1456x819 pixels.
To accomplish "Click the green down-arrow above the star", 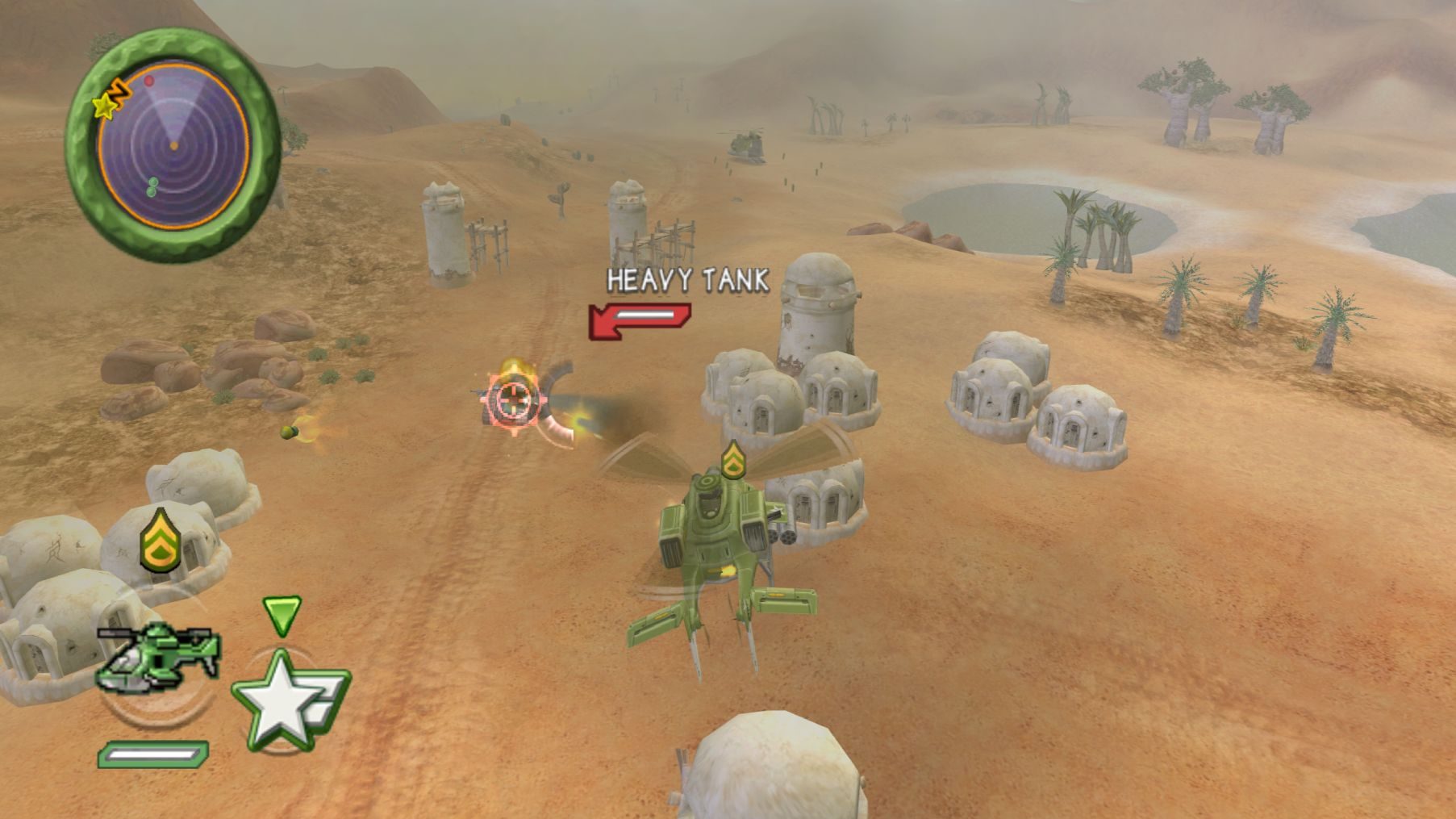I will pyautogui.click(x=282, y=615).
